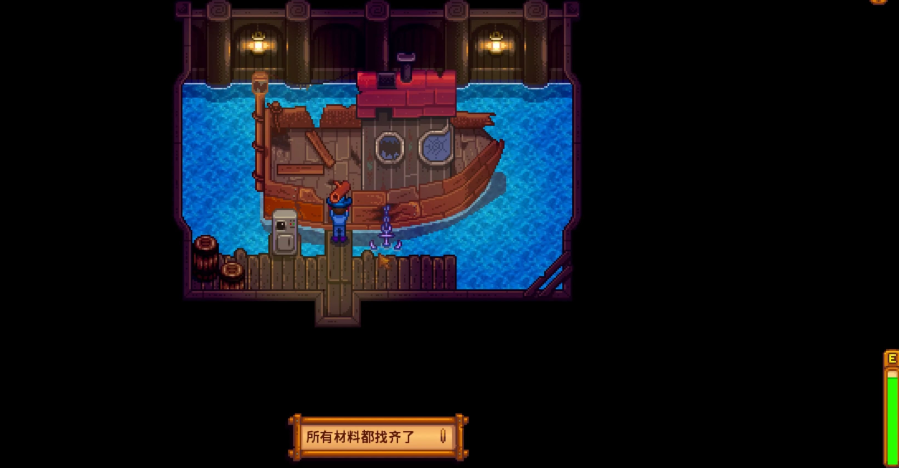Dismiss the 所有材料都找齐了 message box
Viewport: 899px width, 468px height.
pyautogui.click(x=378, y=437)
